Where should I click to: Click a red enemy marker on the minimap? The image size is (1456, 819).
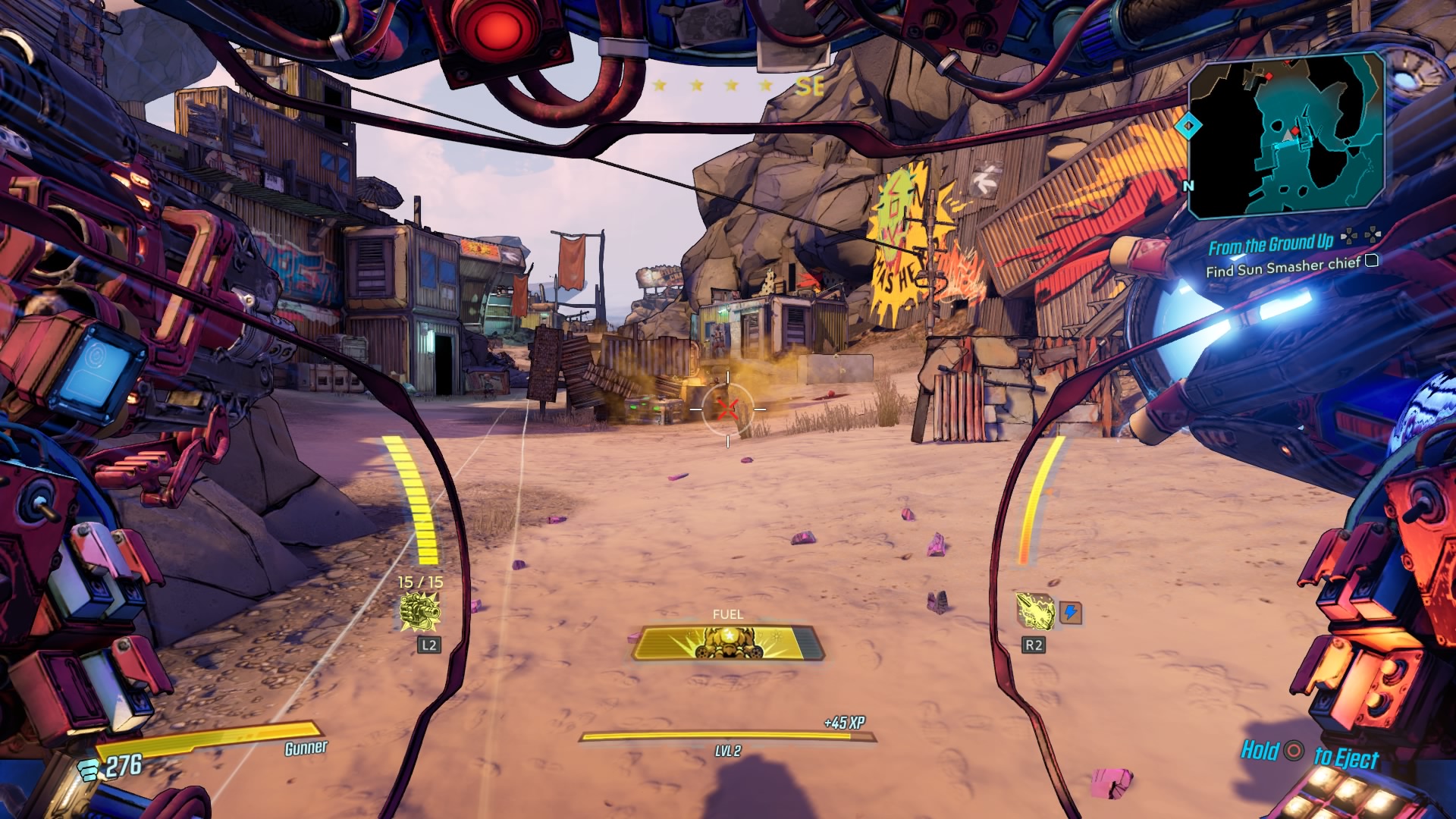tap(1294, 131)
